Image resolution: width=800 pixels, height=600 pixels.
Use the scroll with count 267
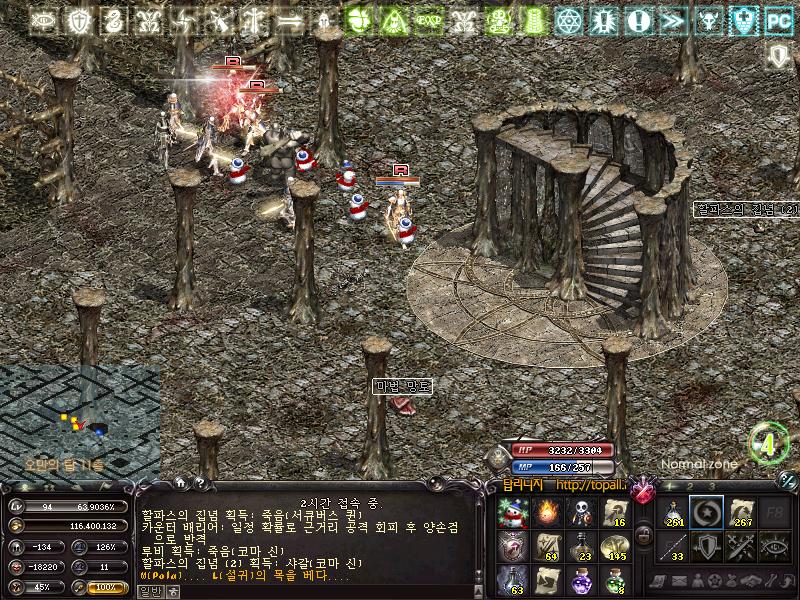[741, 513]
